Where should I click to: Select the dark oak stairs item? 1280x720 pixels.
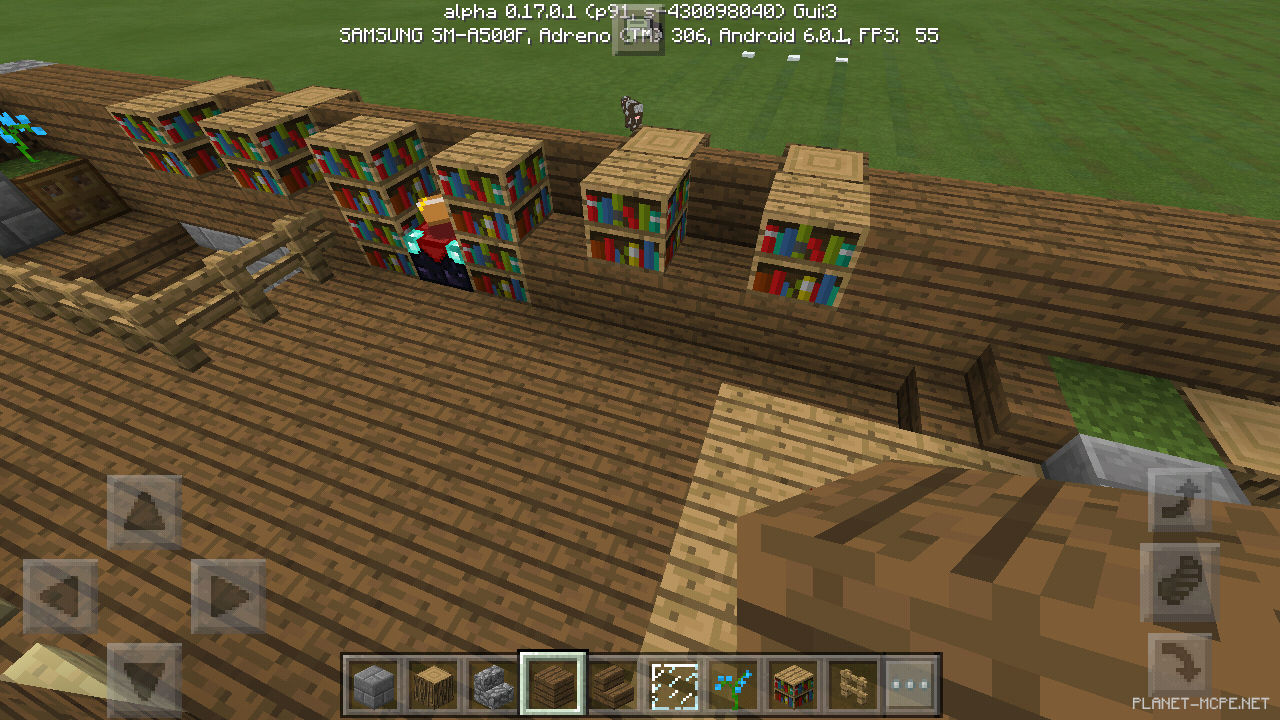[610, 683]
